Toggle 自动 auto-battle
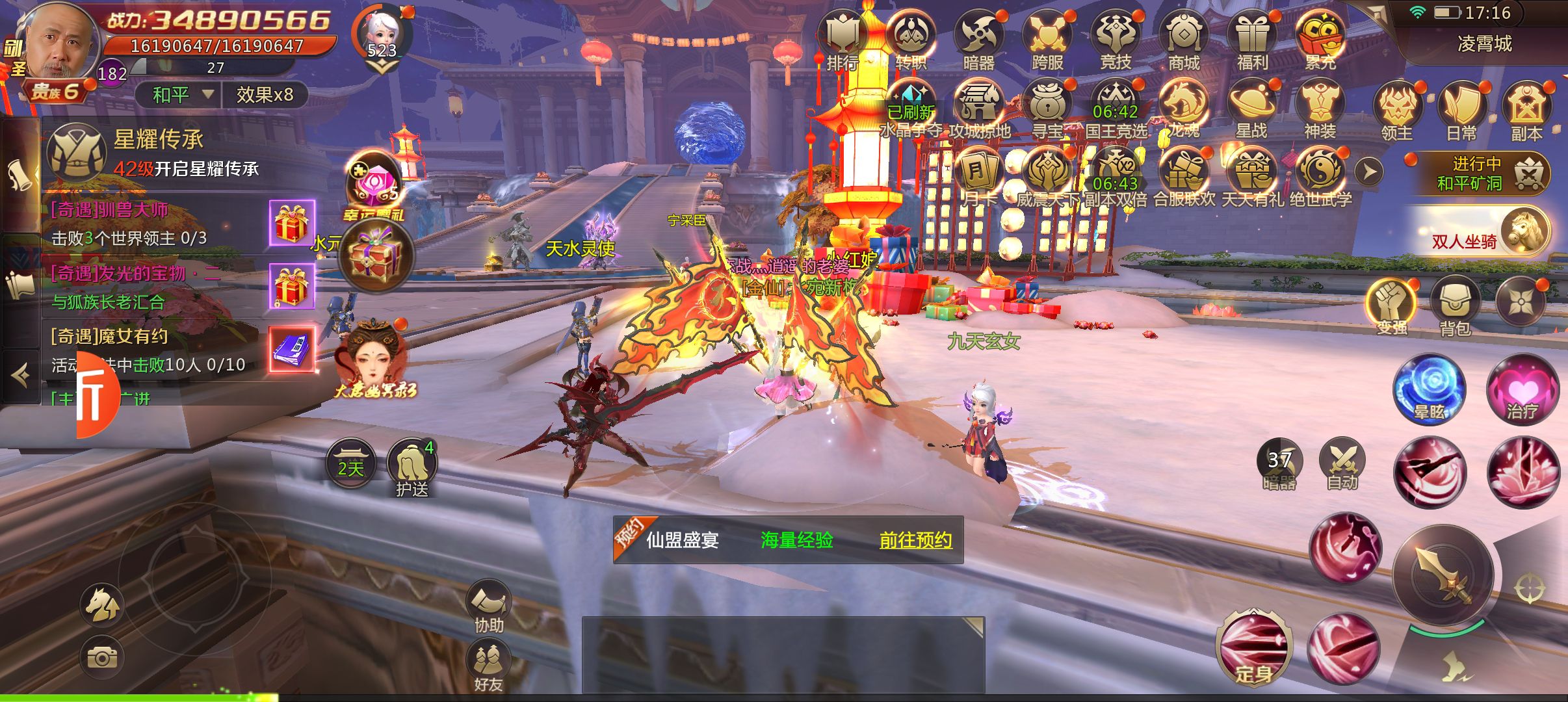The width and height of the screenshot is (1568, 702). [x=1342, y=463]
